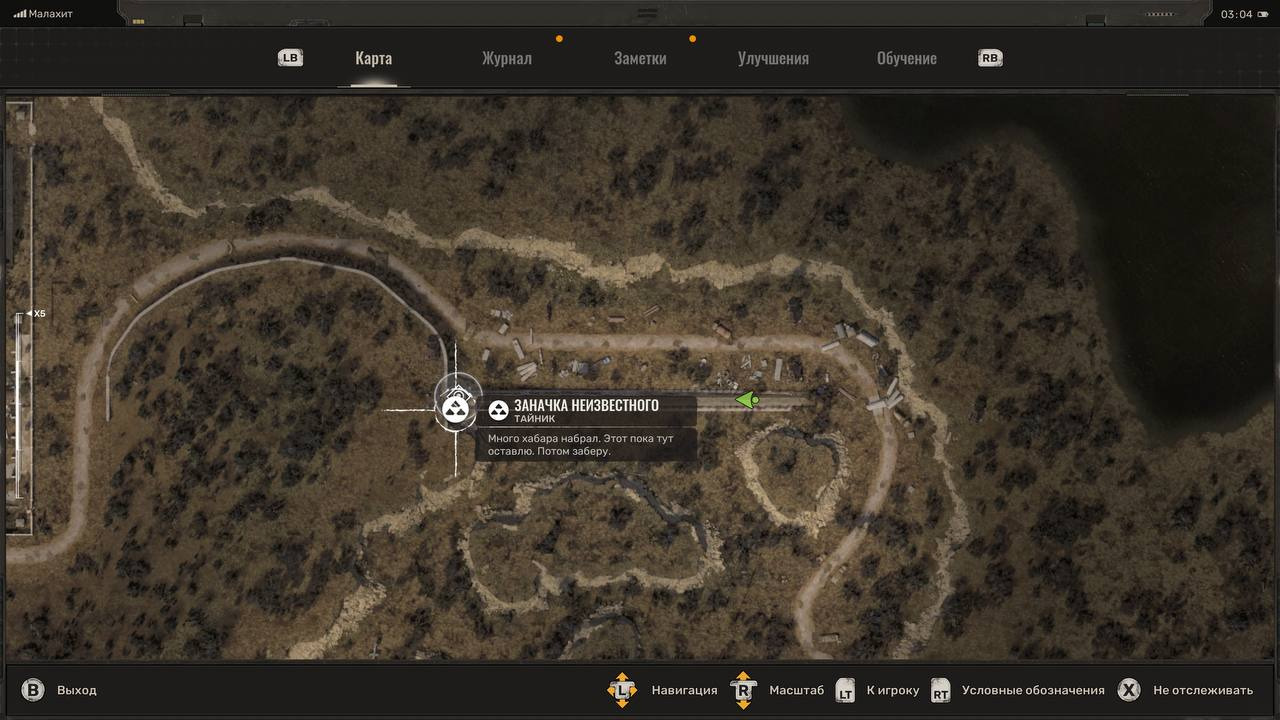The width and height of the screenshot is (1280, 720).
Task: Open the Заметки tab
Action: [x=640, y=58]
